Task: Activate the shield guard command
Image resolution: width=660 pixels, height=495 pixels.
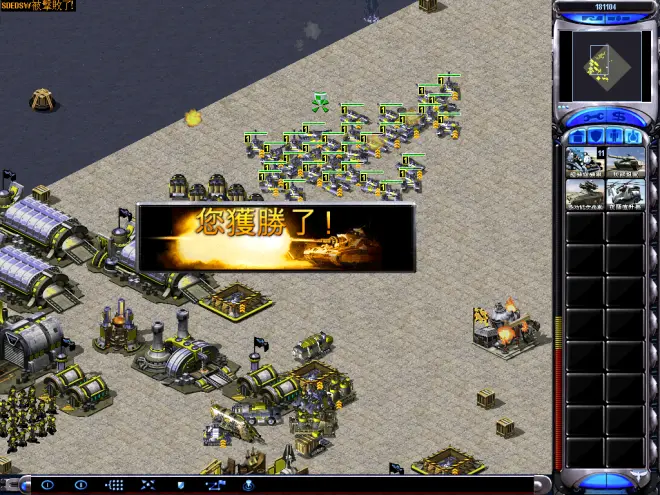Action: (x=182, y=485)
